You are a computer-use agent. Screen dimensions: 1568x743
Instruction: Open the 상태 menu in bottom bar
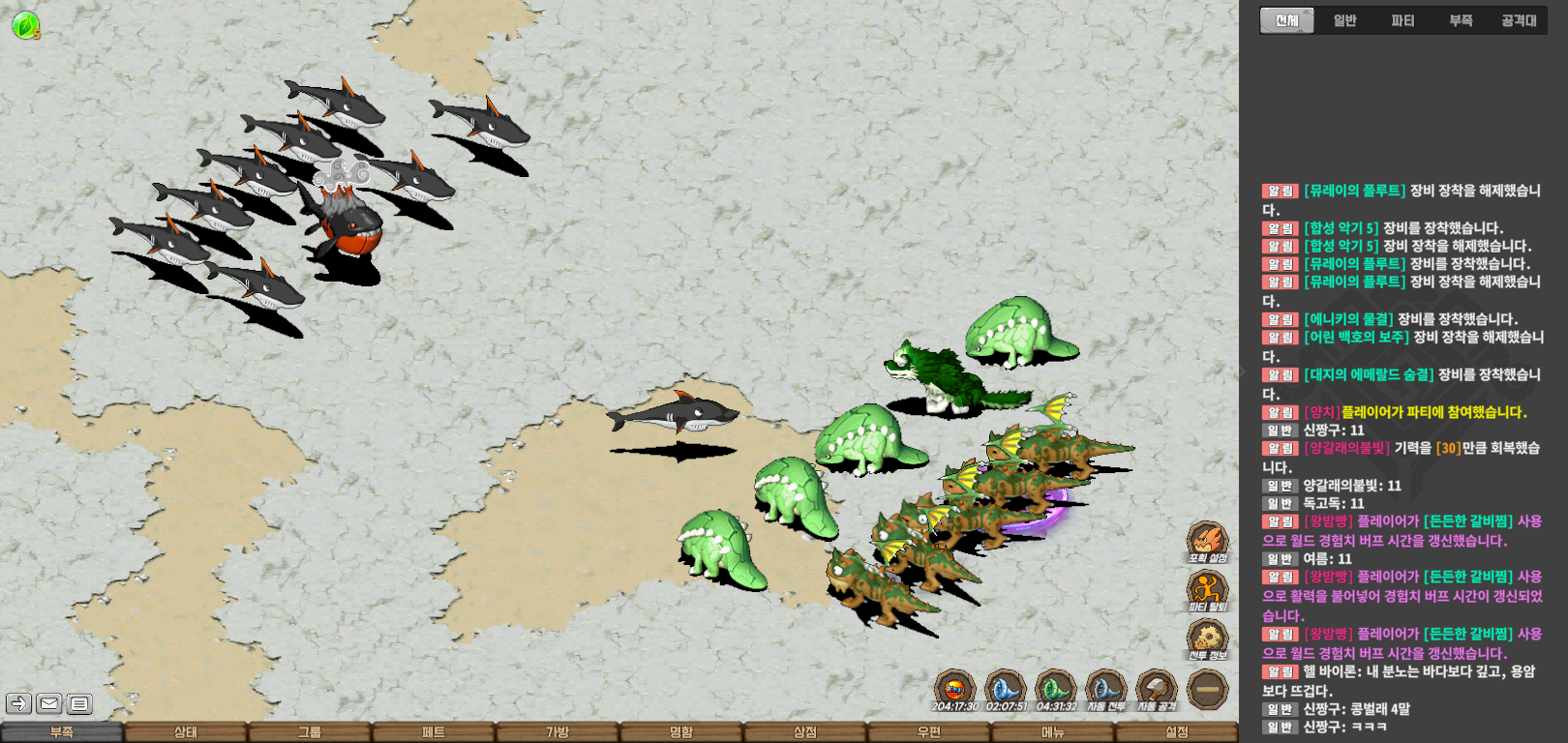(x=185, y=732)
